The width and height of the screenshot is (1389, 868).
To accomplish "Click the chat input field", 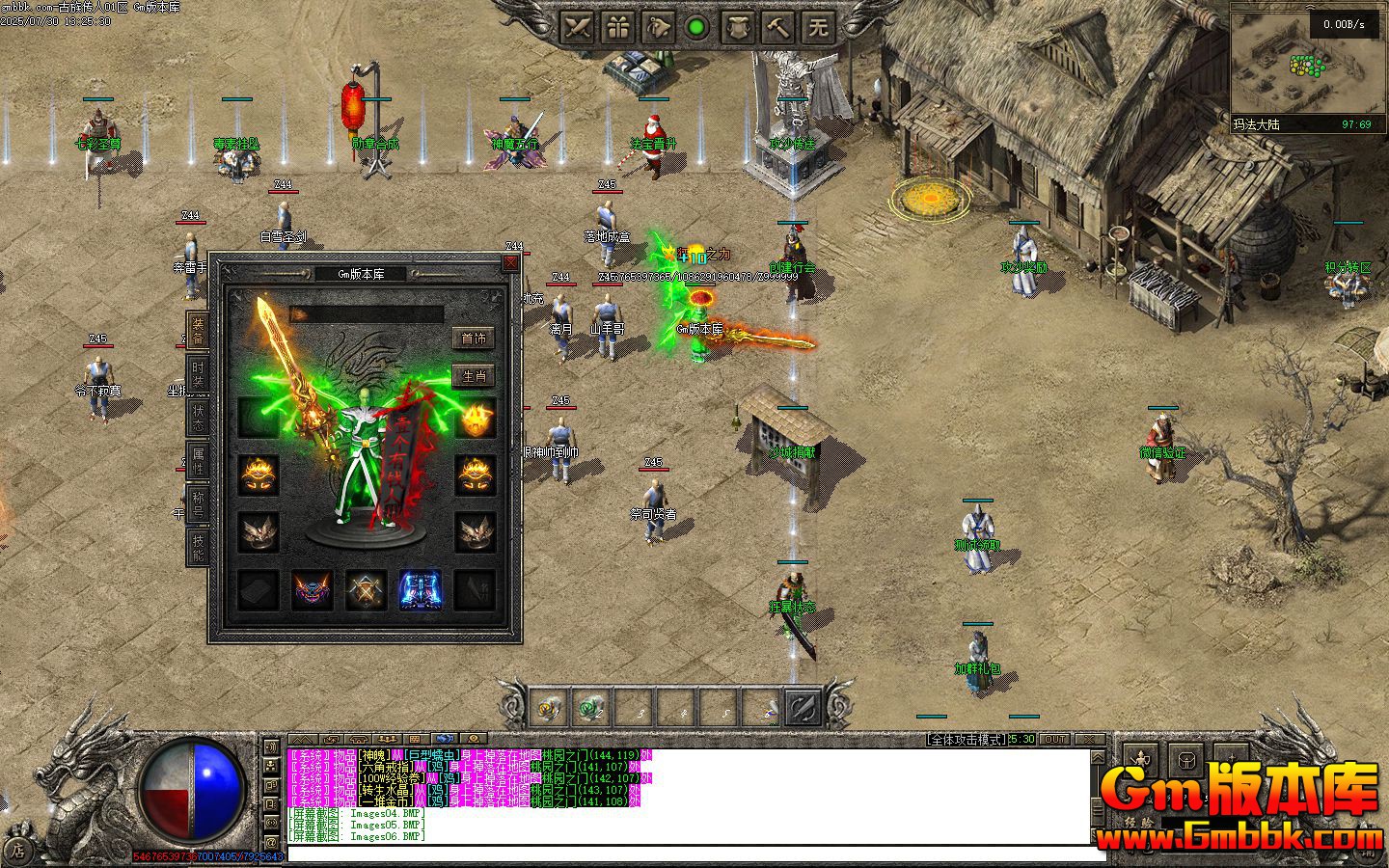I will pyautogui.click(x=694, y=854).
